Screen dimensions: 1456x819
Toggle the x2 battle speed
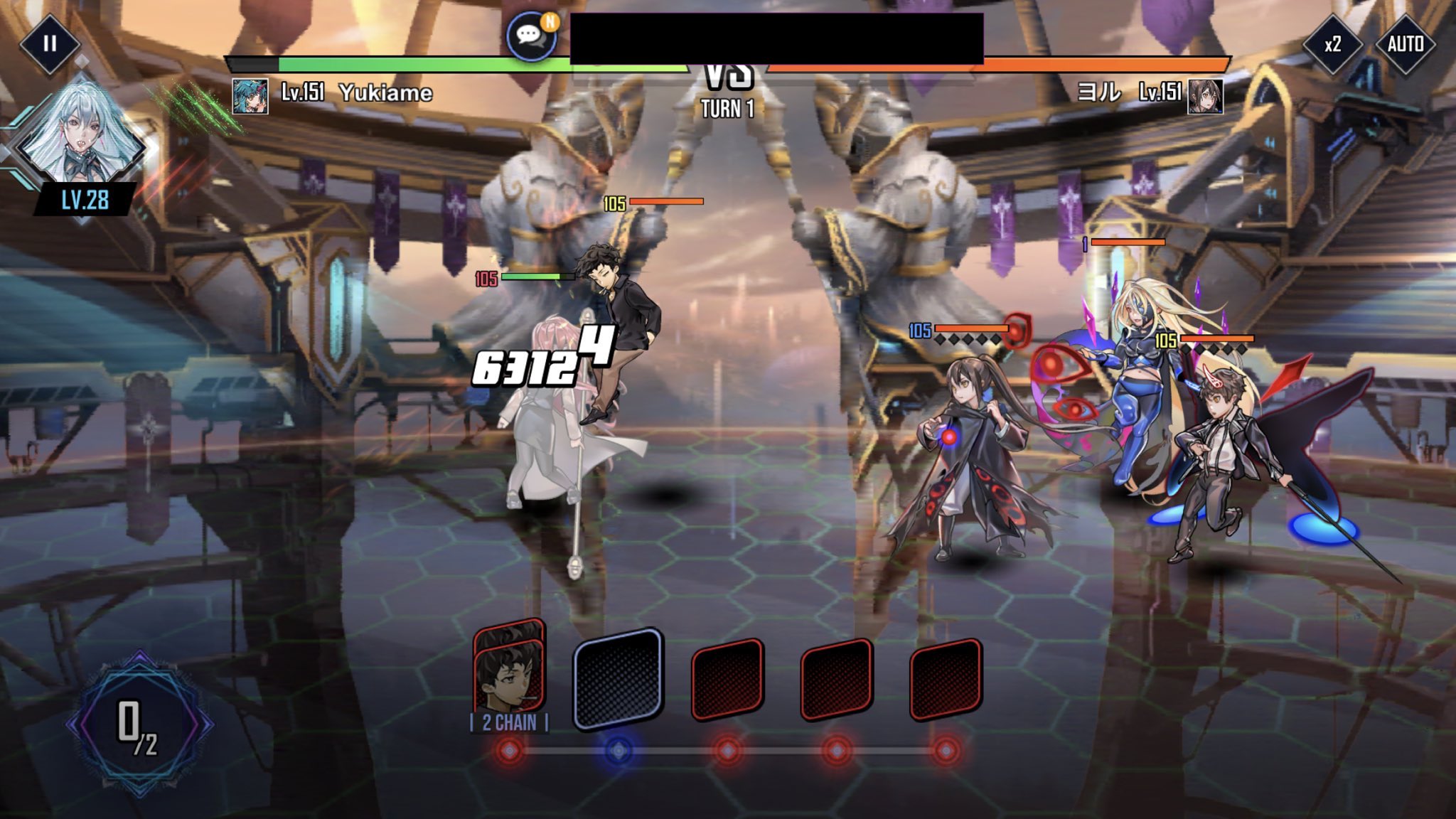1332,44
